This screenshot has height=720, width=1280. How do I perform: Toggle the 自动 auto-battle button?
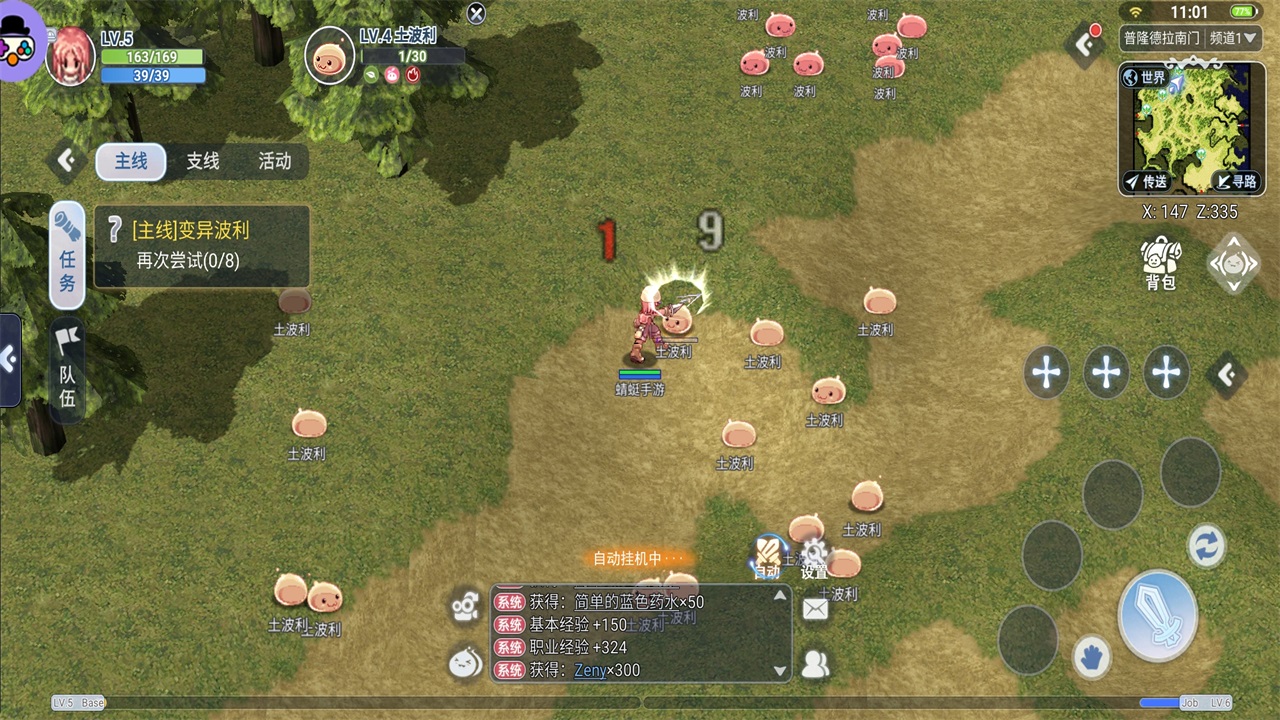coord(767,557)
